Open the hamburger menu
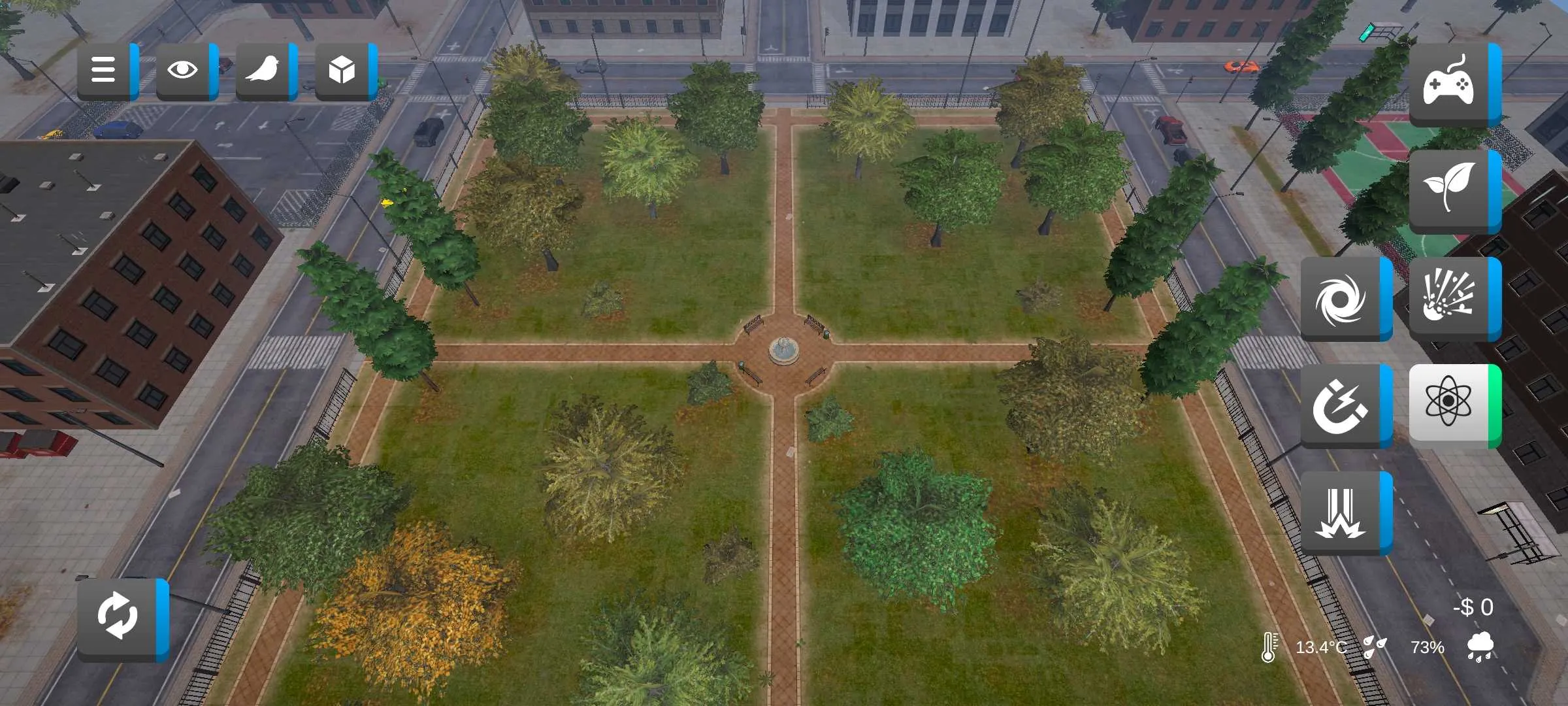This screenshot has height=706, width=1568. pos(105,71)
